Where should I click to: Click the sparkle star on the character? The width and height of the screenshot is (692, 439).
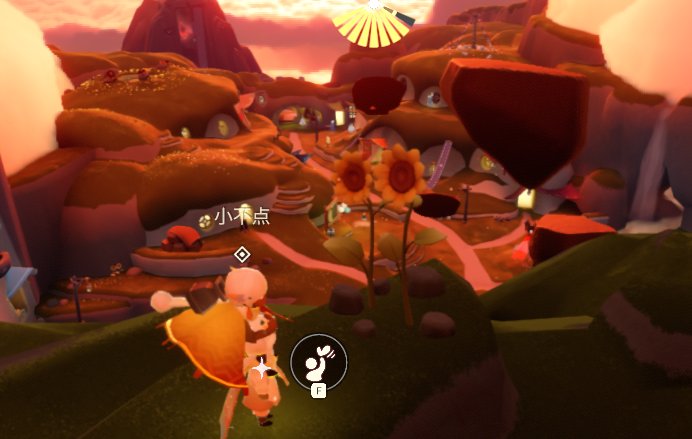(x=262, y=369)
